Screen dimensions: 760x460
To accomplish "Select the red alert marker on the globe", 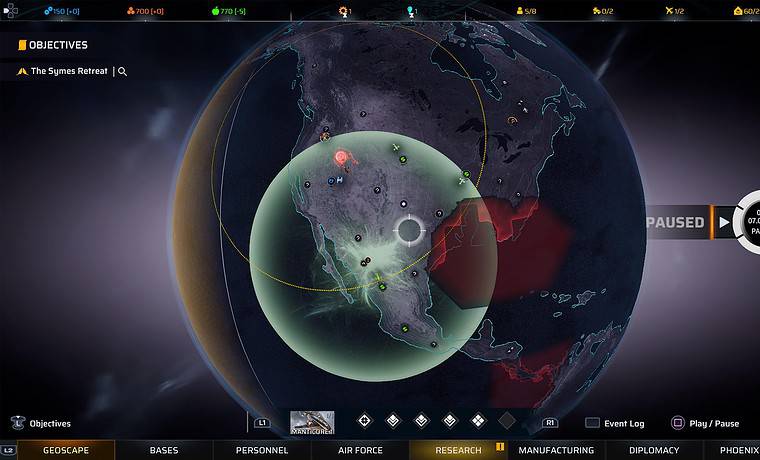I will pos(341,157).
